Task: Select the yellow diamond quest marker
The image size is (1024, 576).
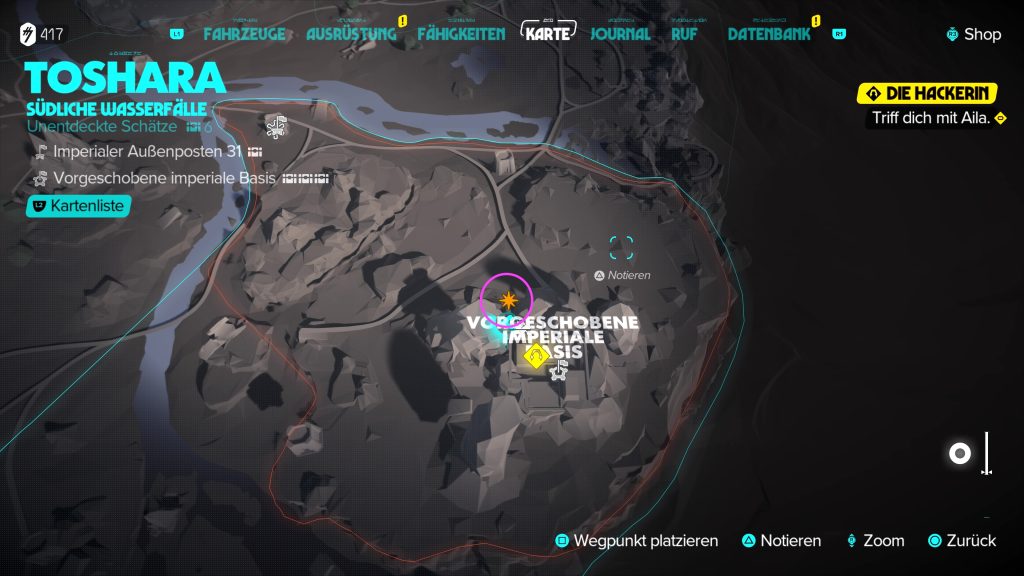Action: coord(537,357)
